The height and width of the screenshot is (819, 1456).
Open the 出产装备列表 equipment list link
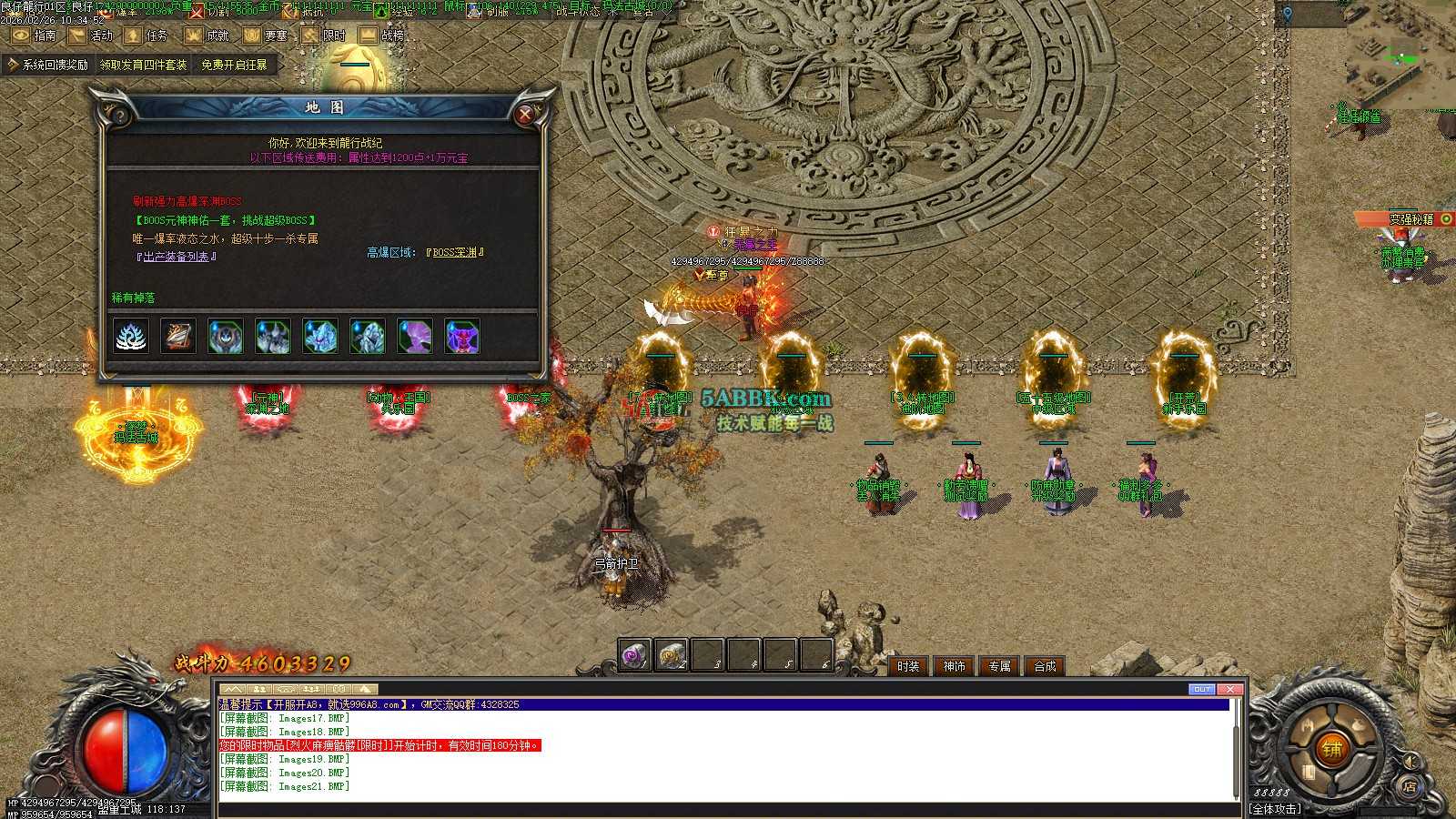pyautogui.click(x=177, y=257)
